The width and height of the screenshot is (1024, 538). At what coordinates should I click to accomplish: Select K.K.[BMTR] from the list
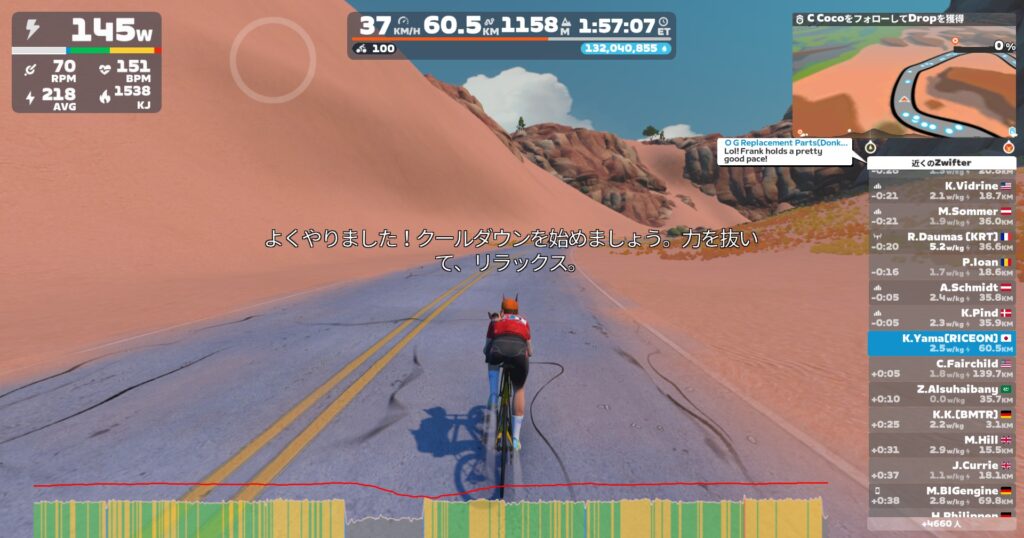941,419
